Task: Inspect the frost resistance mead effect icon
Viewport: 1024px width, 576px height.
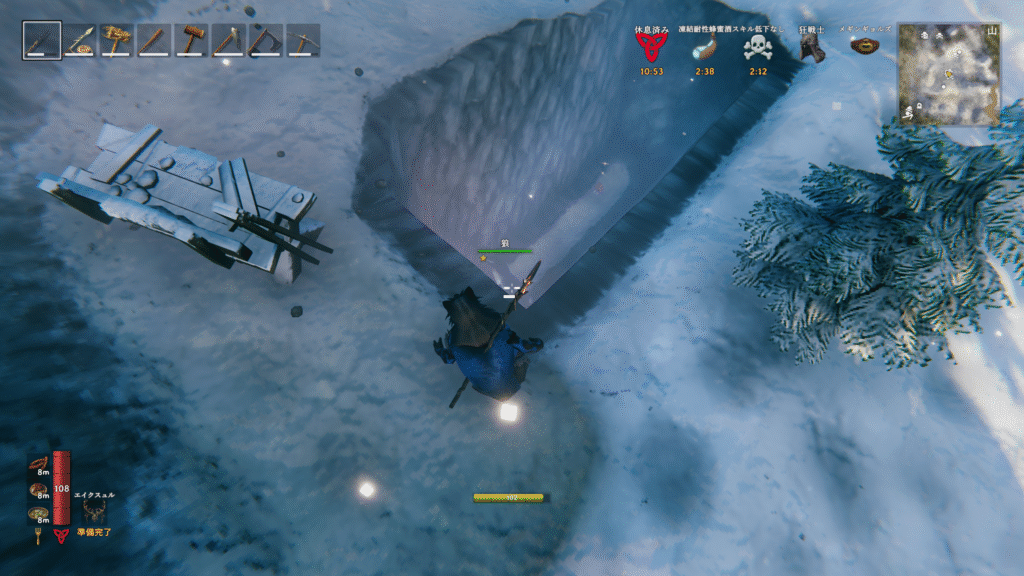Action: [704, 48]
